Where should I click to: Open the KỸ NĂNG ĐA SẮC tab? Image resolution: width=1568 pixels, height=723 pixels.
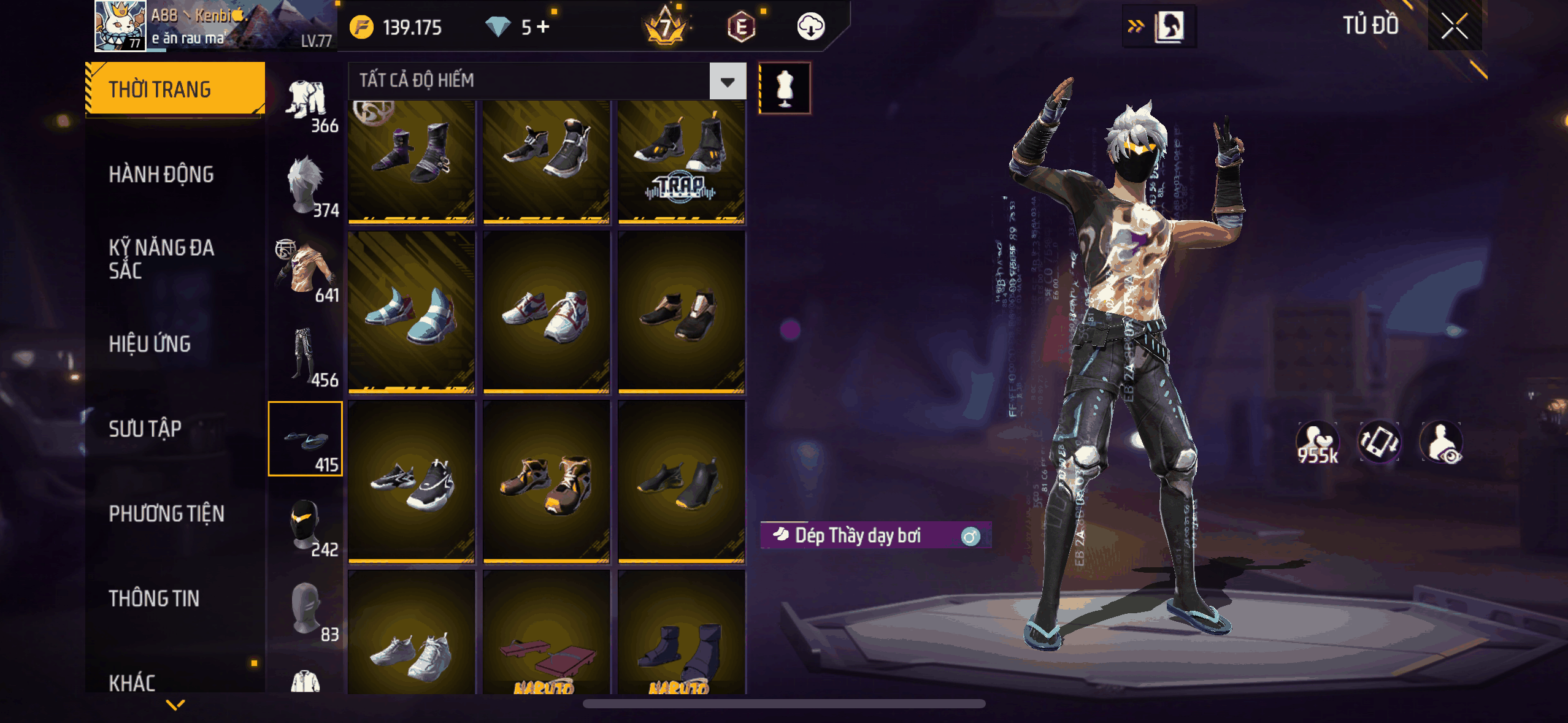[161, 259]
